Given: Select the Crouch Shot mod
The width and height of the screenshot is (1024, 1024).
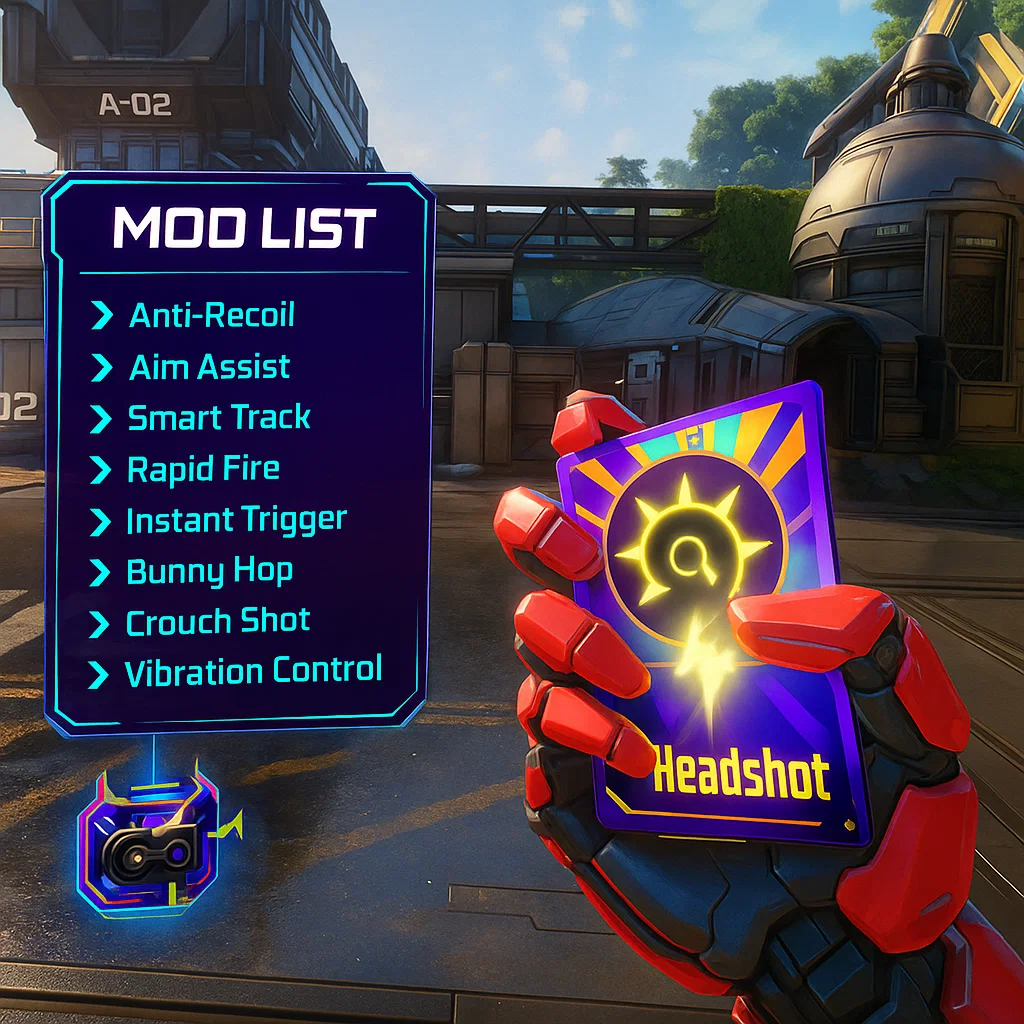Looking at the screenshot, I should [x=217, y=622].
